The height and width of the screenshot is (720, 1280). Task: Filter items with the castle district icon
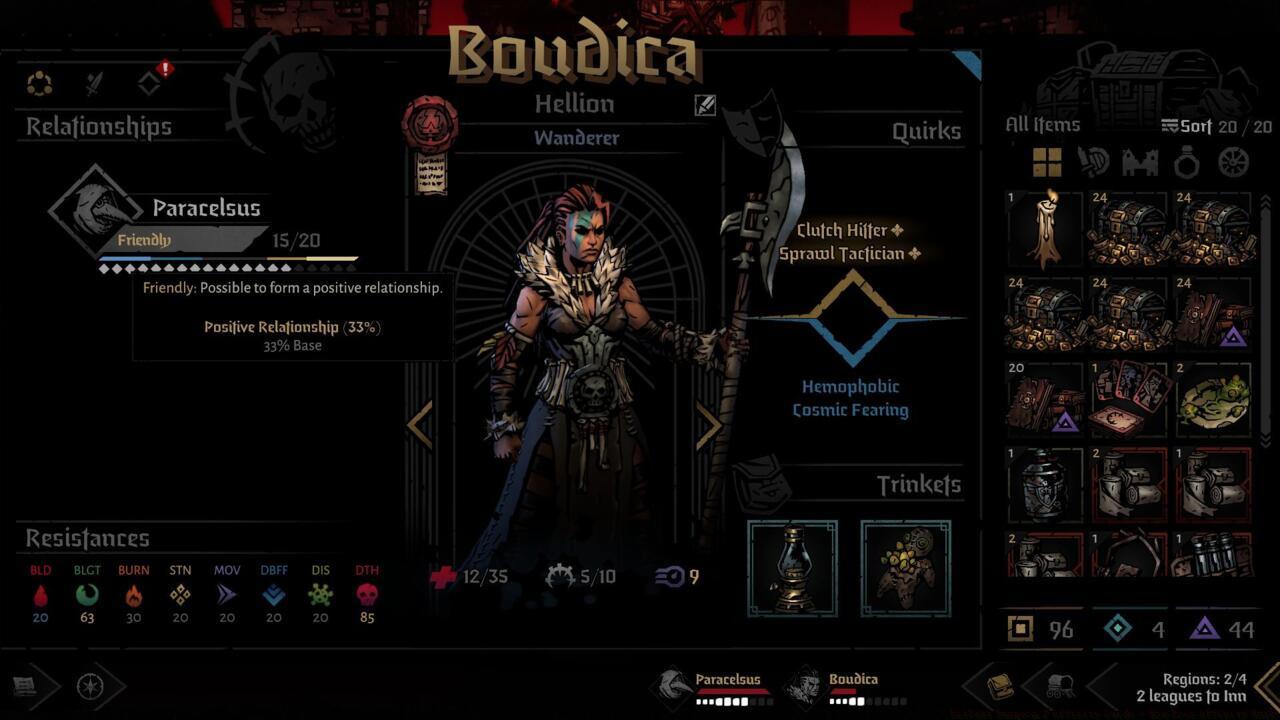(1141, 162)
